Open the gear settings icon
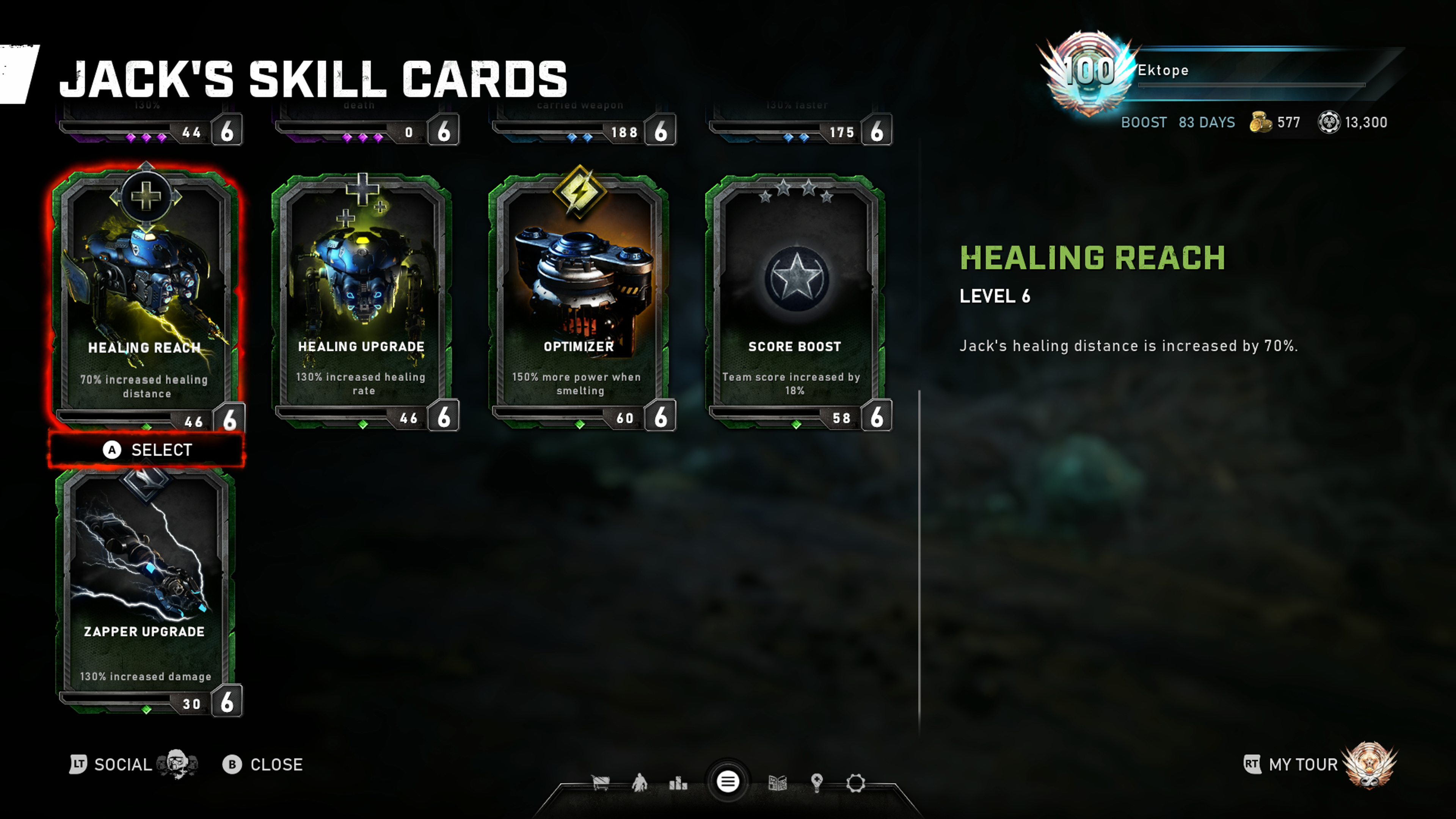The height and width of the screenshot is (819, 1456). pos(855,783)
